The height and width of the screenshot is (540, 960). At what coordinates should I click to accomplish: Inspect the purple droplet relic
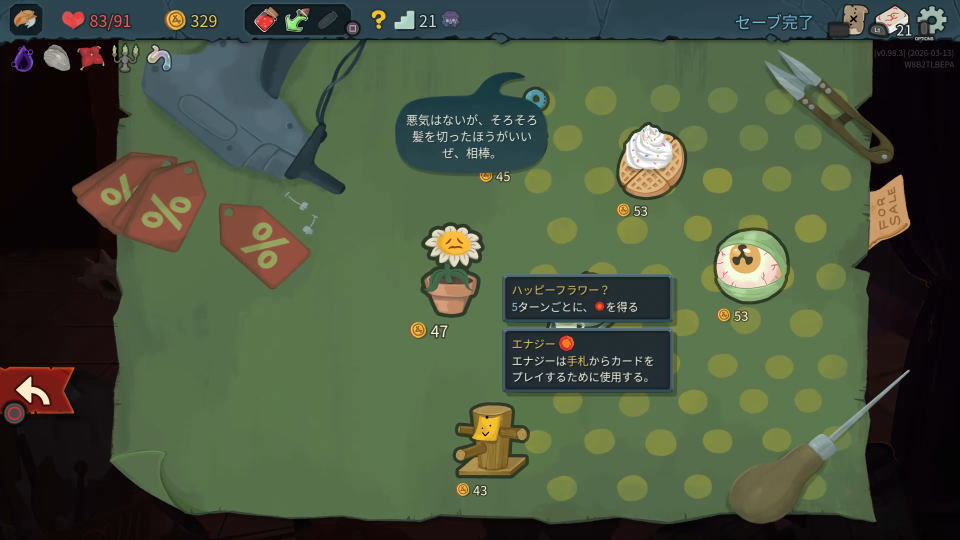23,58
